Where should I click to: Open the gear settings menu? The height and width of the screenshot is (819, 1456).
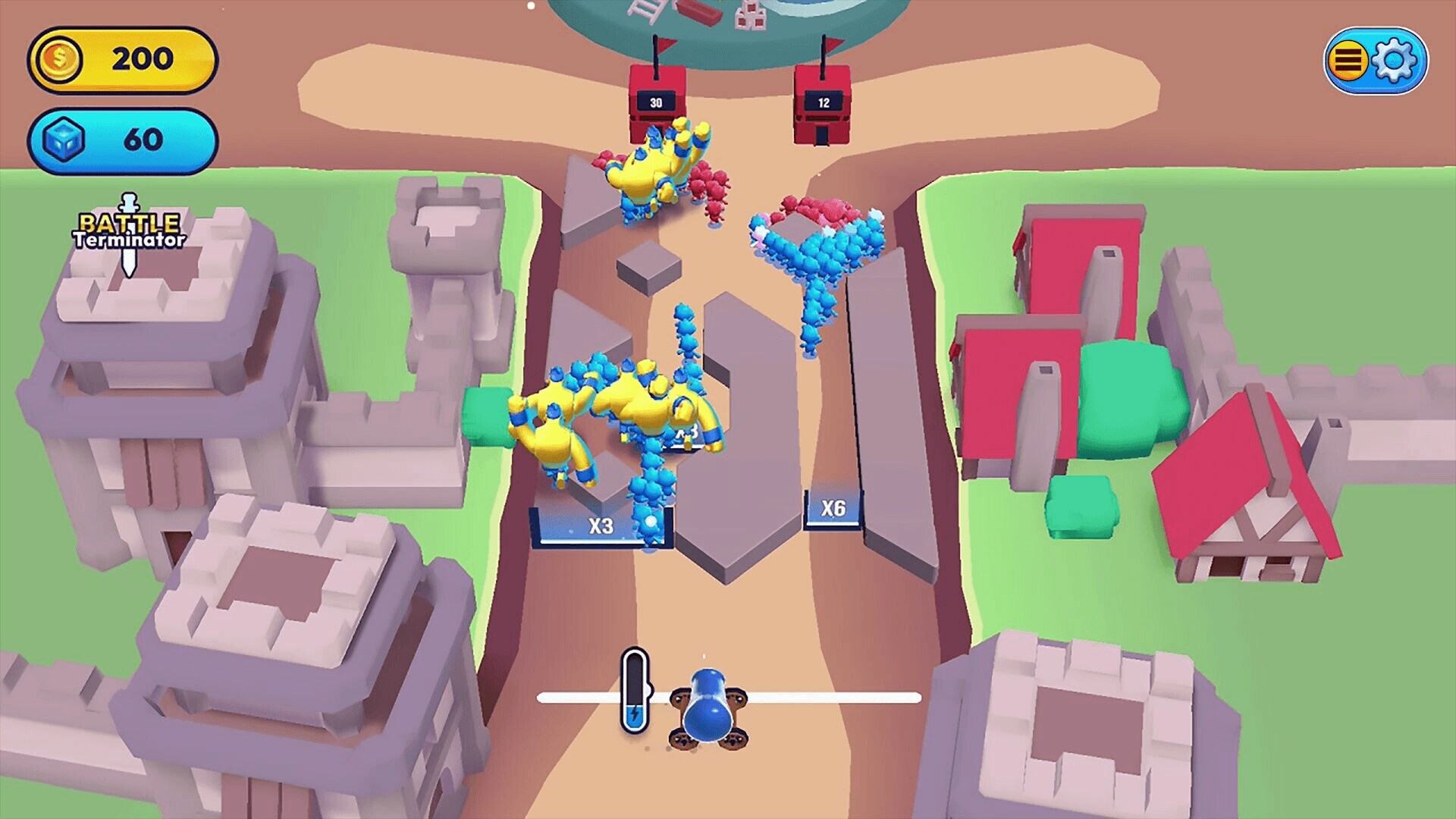point(1395,60)
